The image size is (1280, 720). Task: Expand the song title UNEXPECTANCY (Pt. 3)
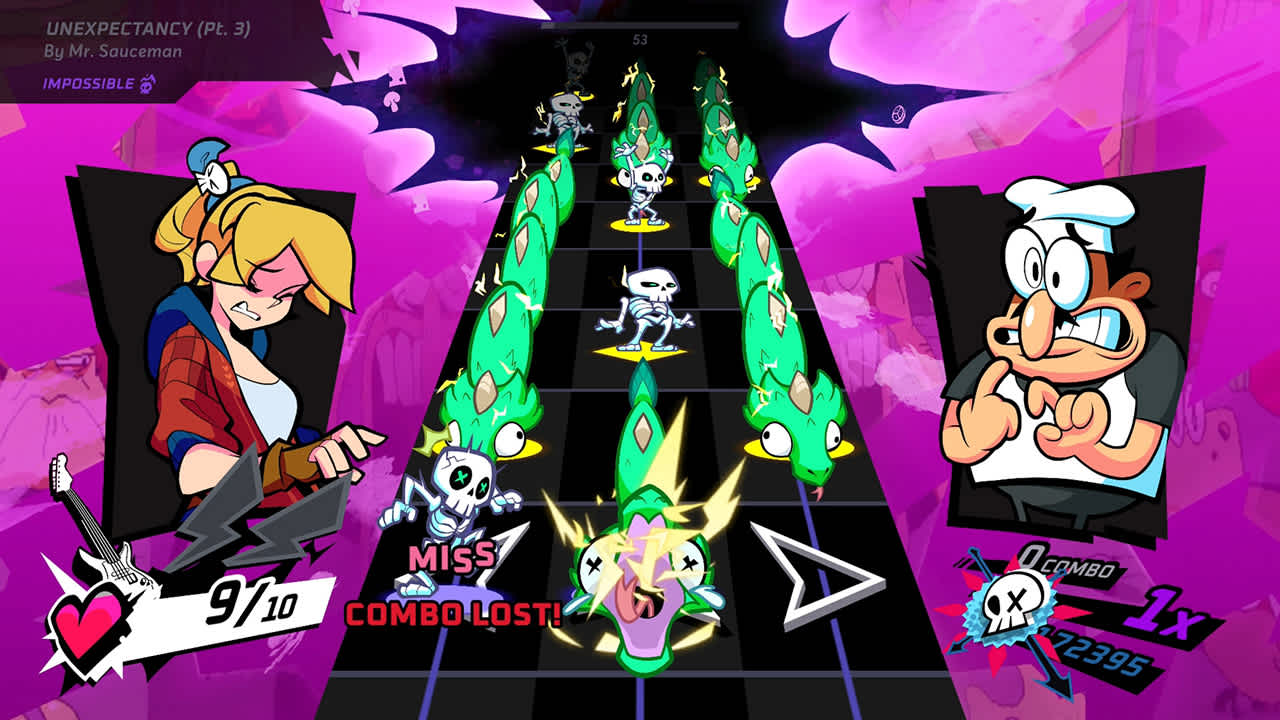(x=146, y=31)
